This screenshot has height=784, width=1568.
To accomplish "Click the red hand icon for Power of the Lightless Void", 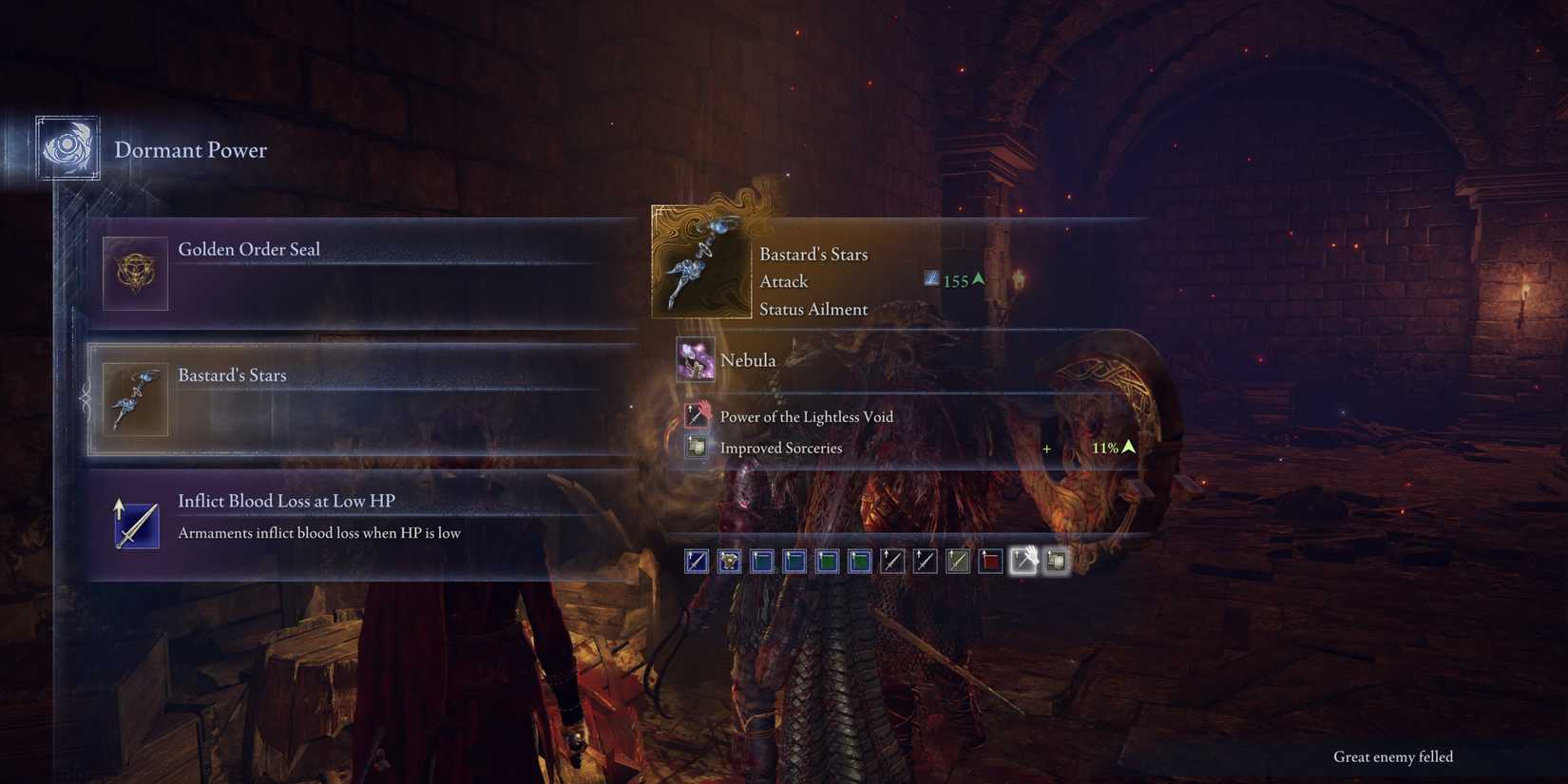I will (x=697, y=415).
